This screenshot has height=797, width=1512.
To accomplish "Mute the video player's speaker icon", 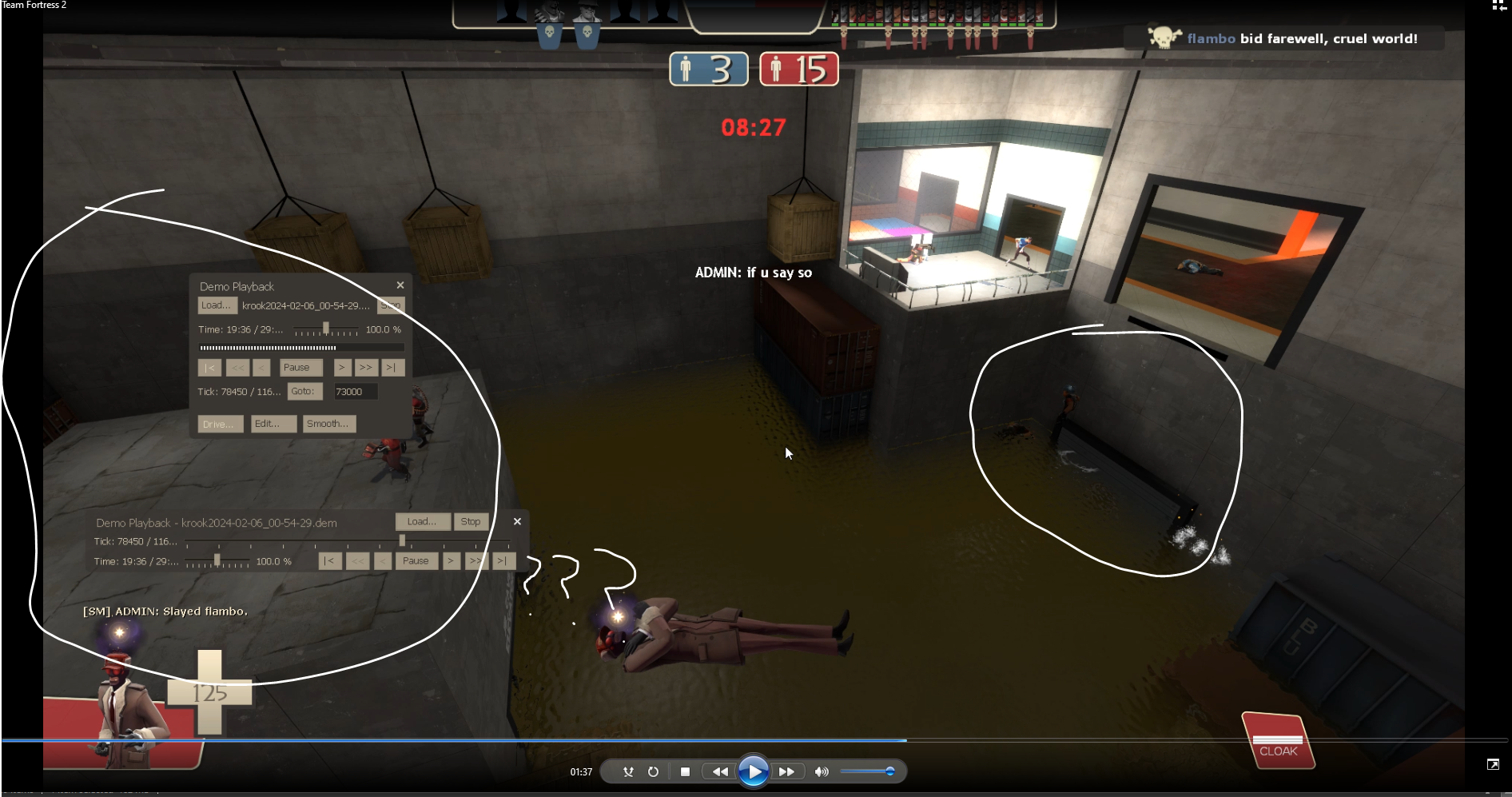I will pos(821,771).
